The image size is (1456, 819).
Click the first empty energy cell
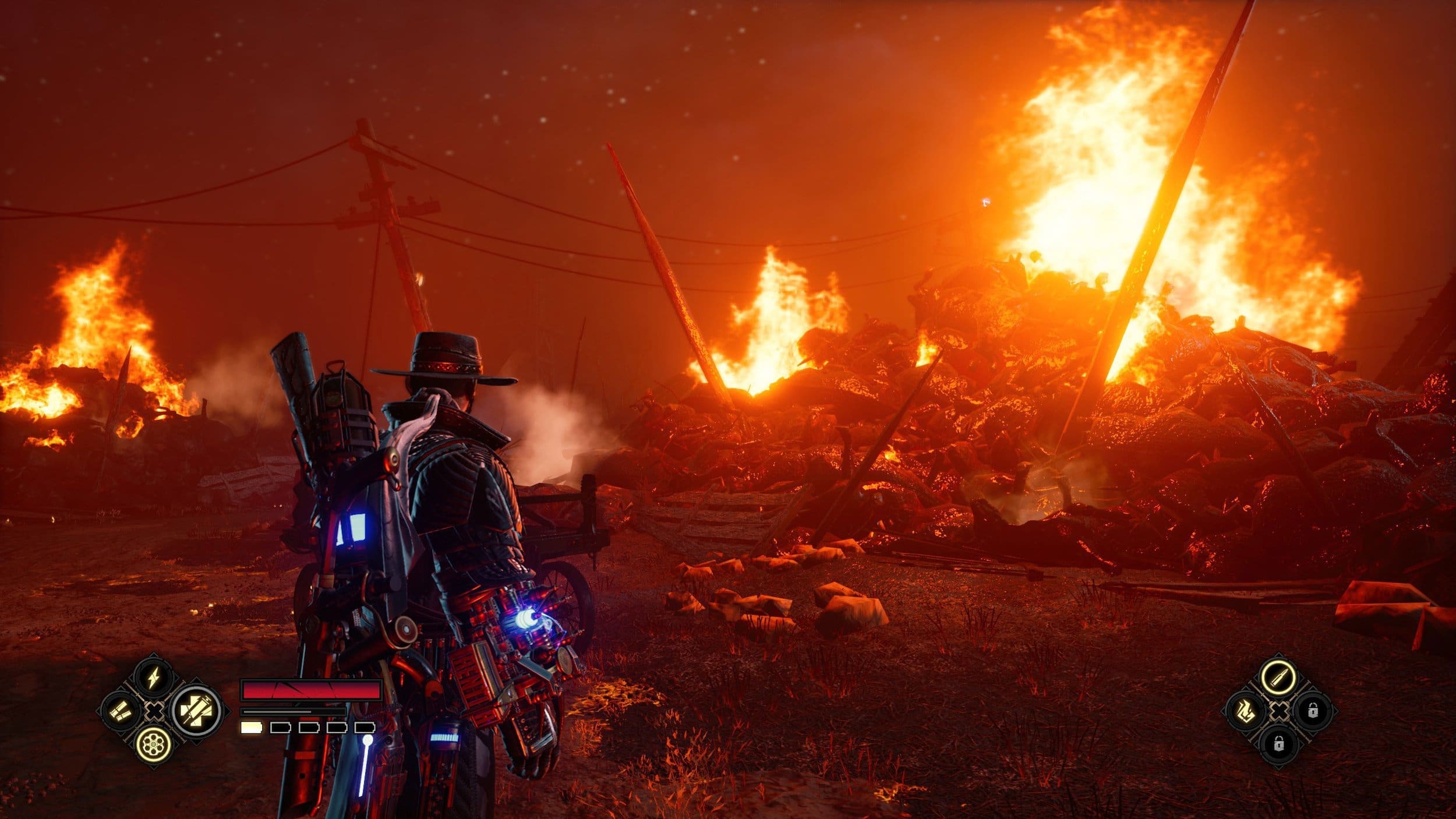(281, 728)
